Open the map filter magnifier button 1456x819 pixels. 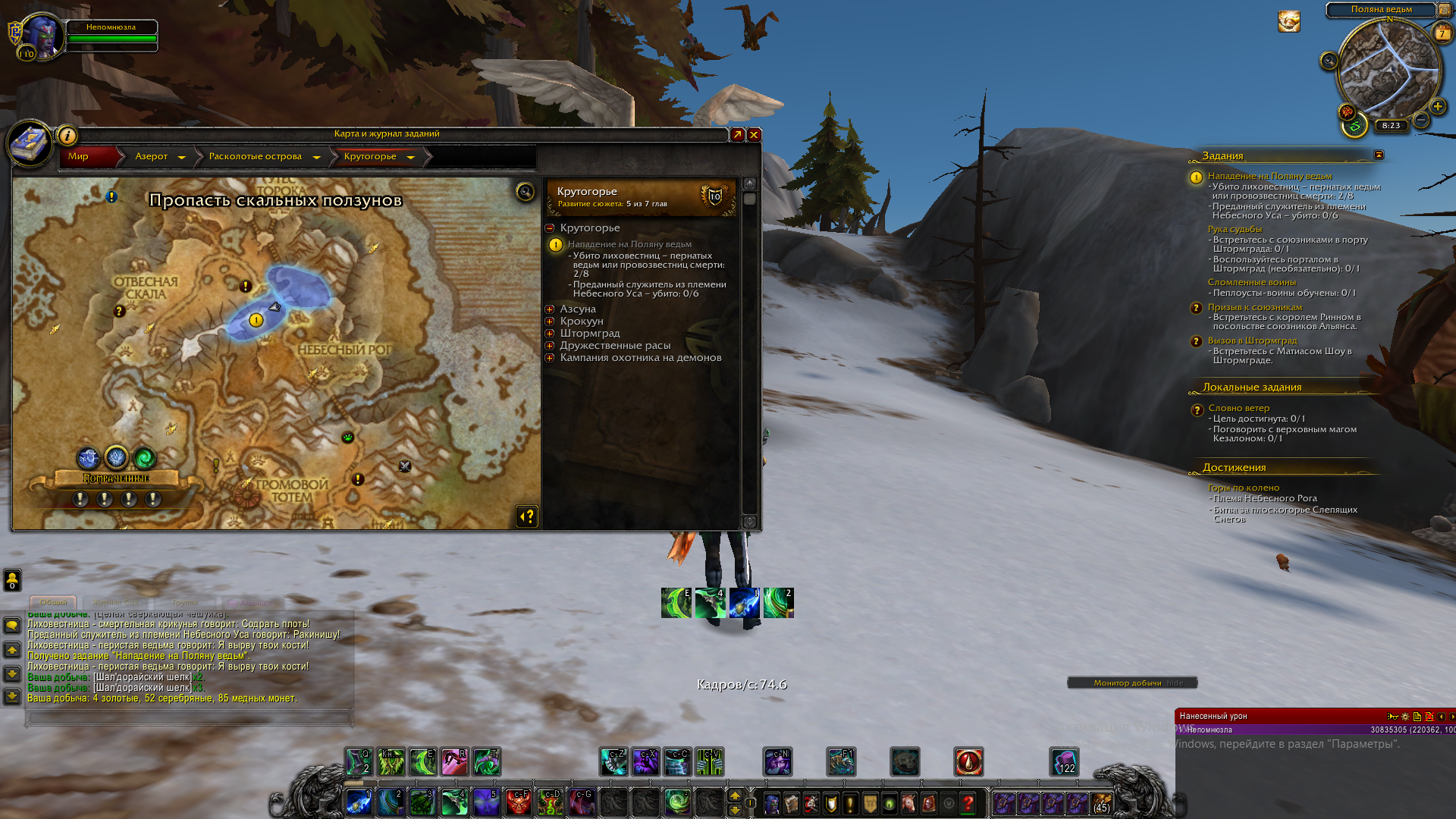[525, 192]
